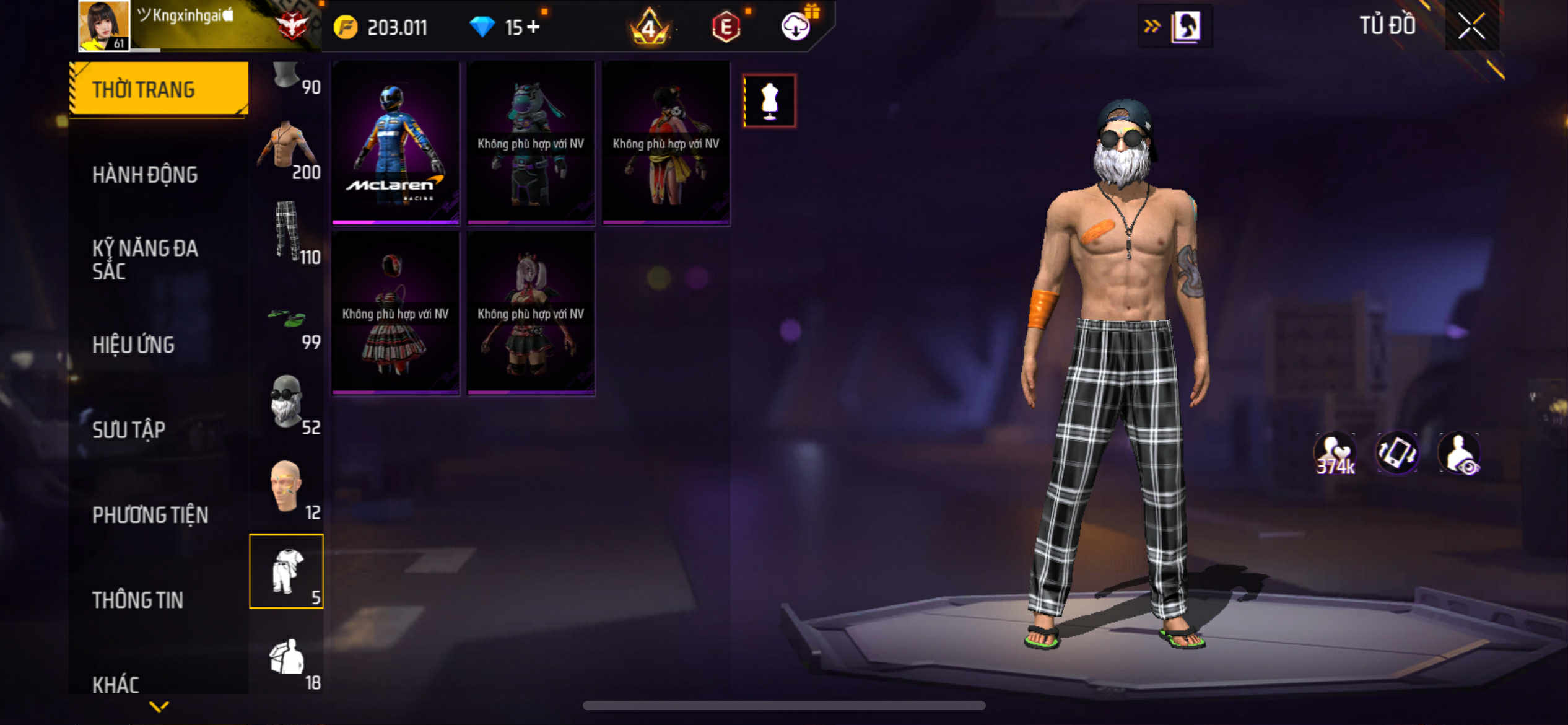The image size is (1568, 725).
Task: Choose the McLaren racing outfit
Action: [395, 143]
